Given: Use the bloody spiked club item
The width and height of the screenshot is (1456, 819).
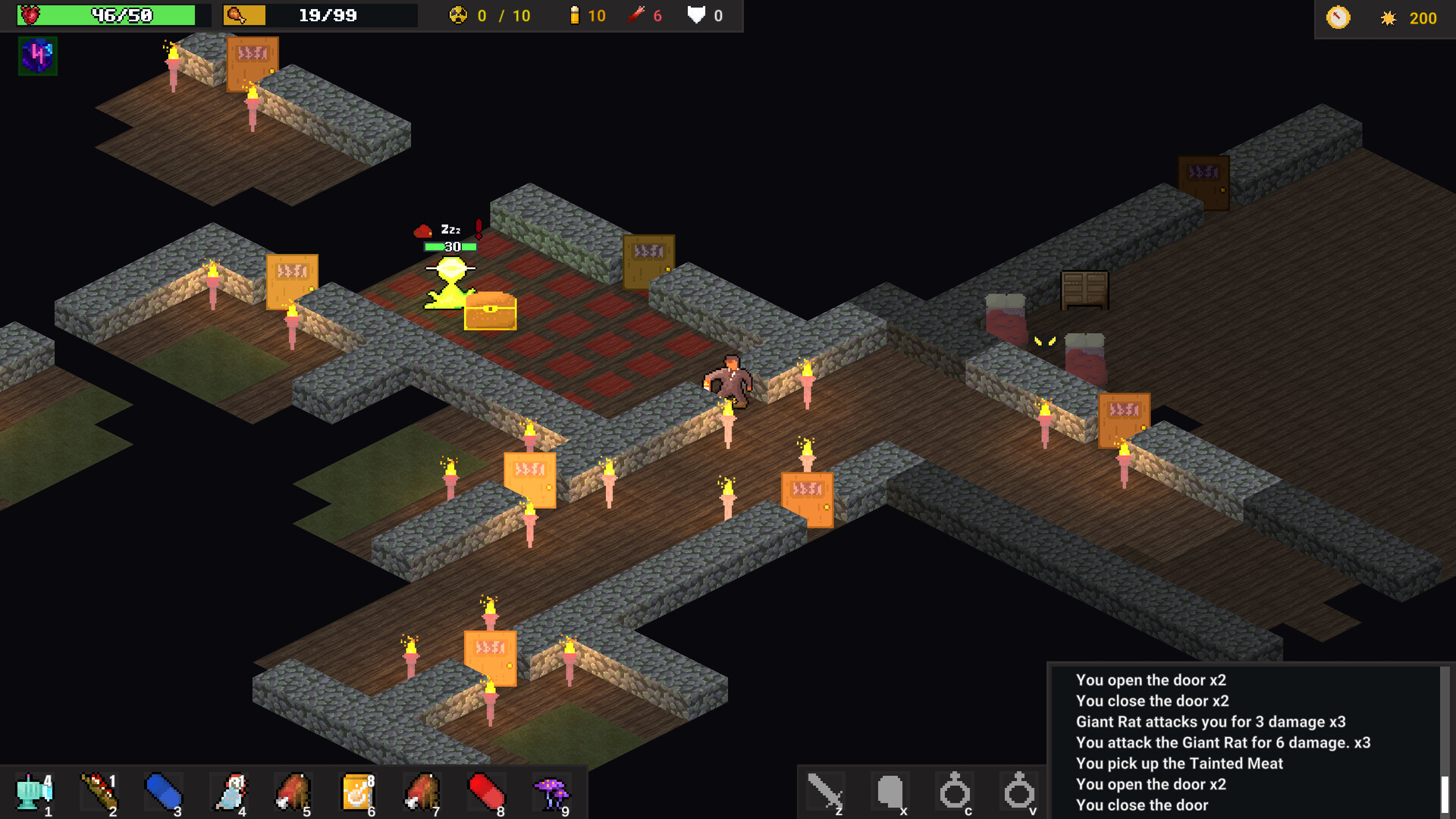Looking at the screenshot, I should point(99,792).
